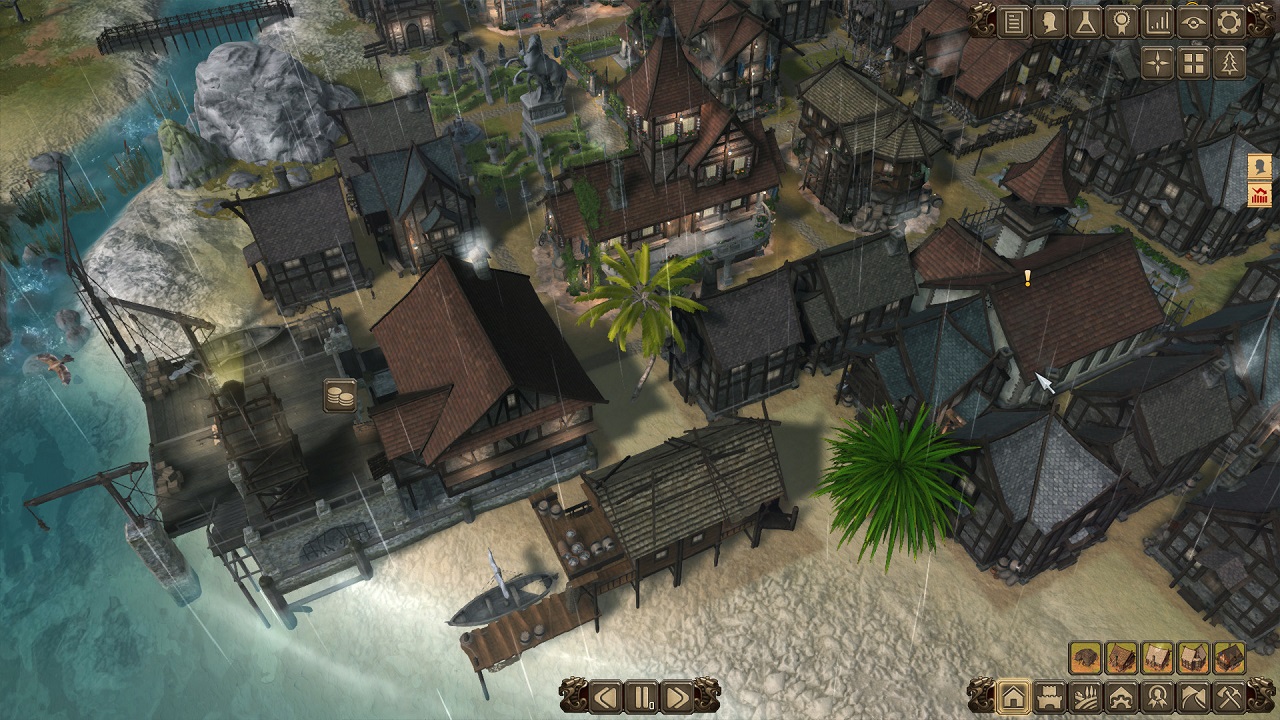Select the smallest dark hut building thumbnail

pyautogui.click(x=1085, y=658)
